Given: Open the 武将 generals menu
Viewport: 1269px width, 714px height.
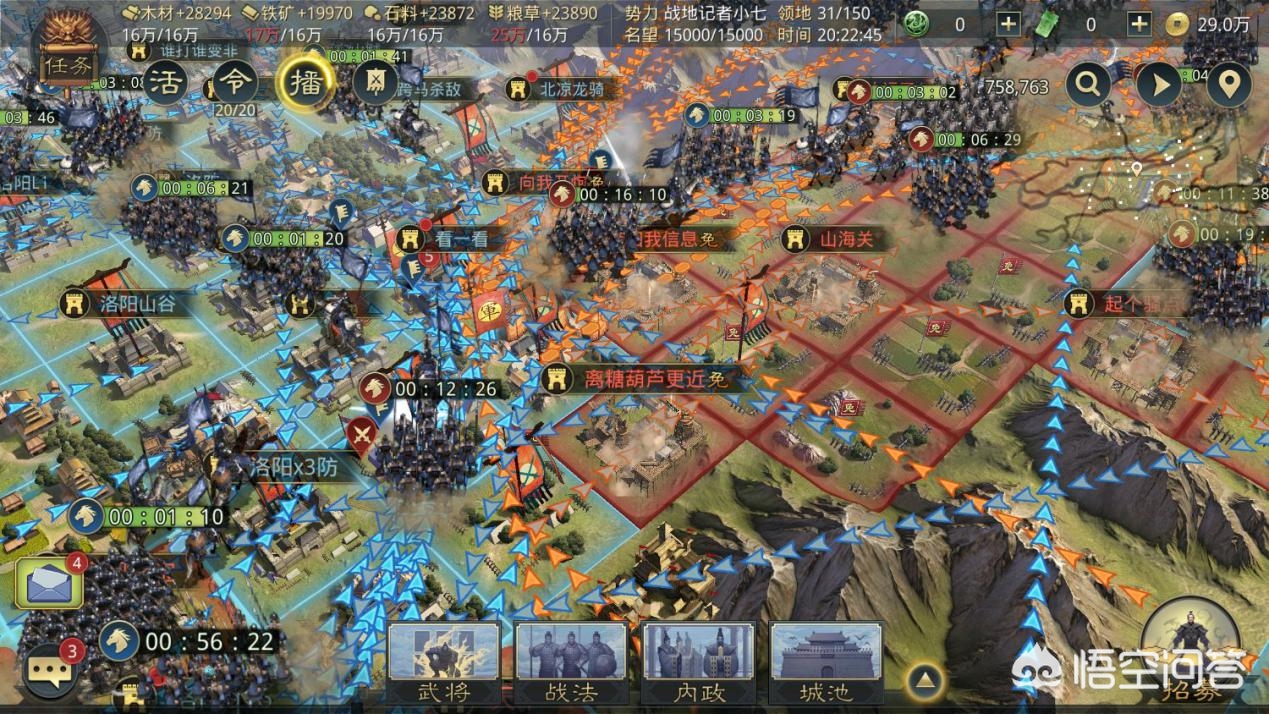Looking at the screenshot, I should (x=444, y=663).
